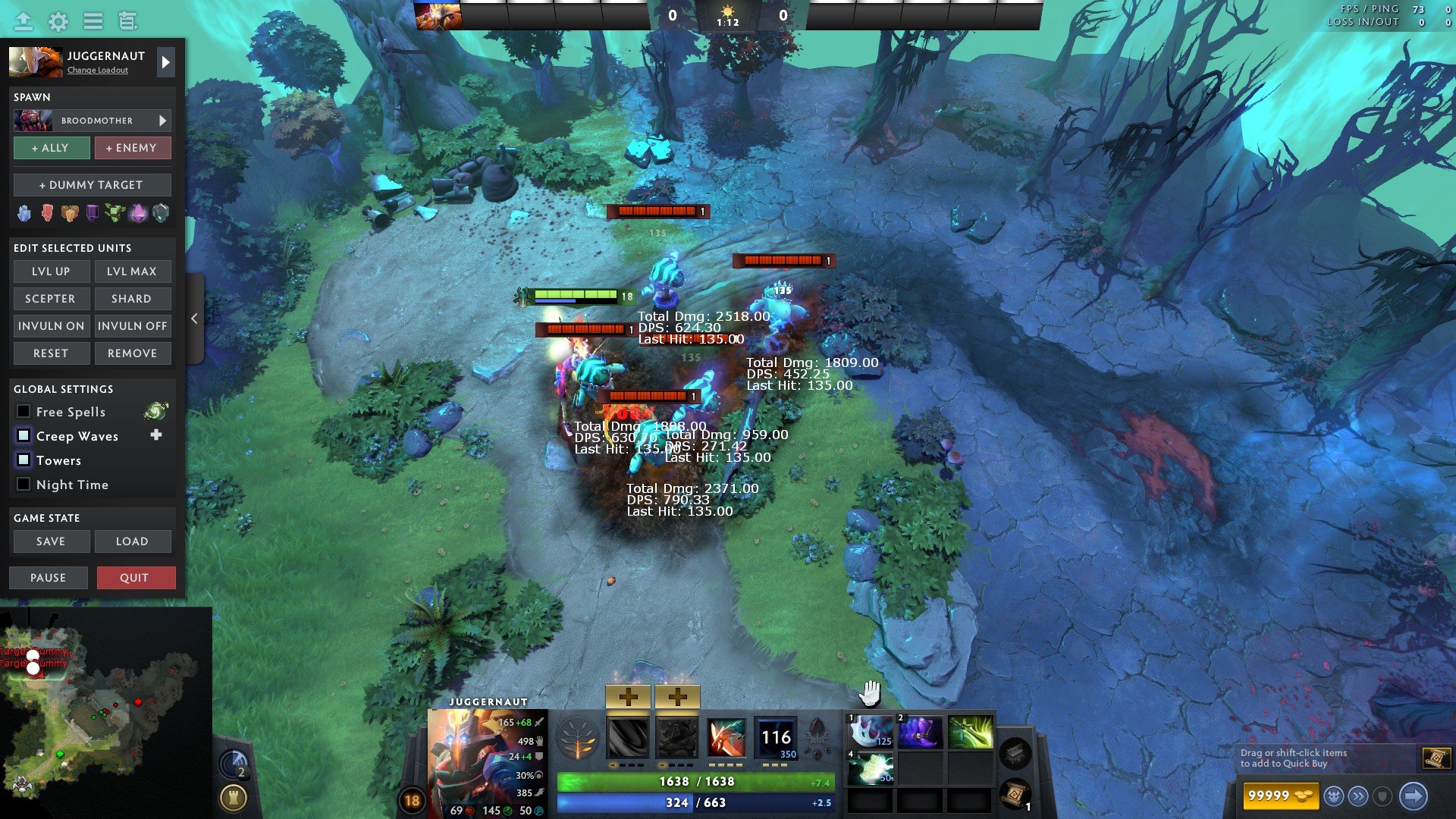Click the minimap
This screenshot has width=1456, height=819.
99,713
